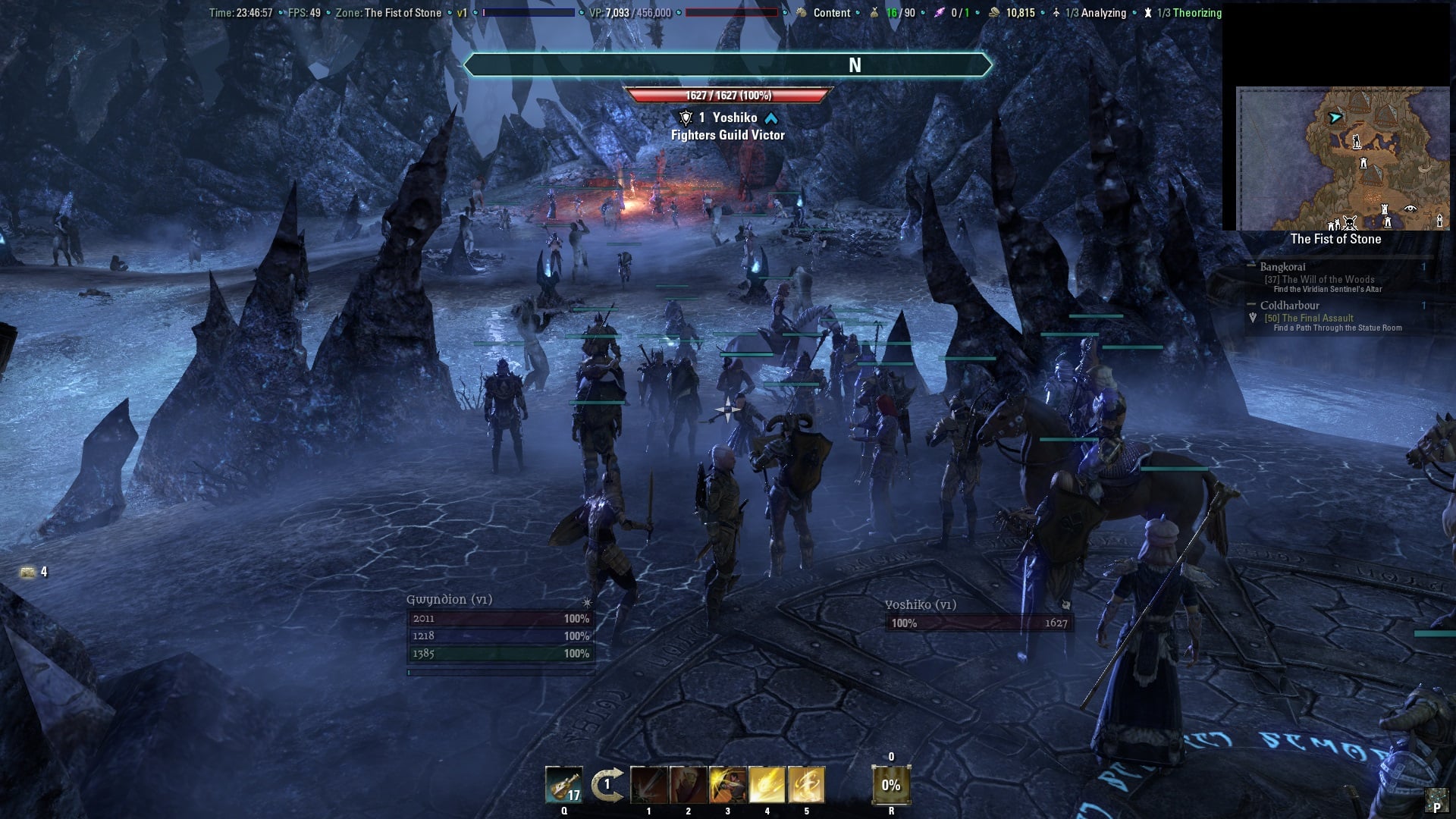1456x819 pixels.
Task: Collapse the Bangkorai quest category
Action: coord(1251,266)
